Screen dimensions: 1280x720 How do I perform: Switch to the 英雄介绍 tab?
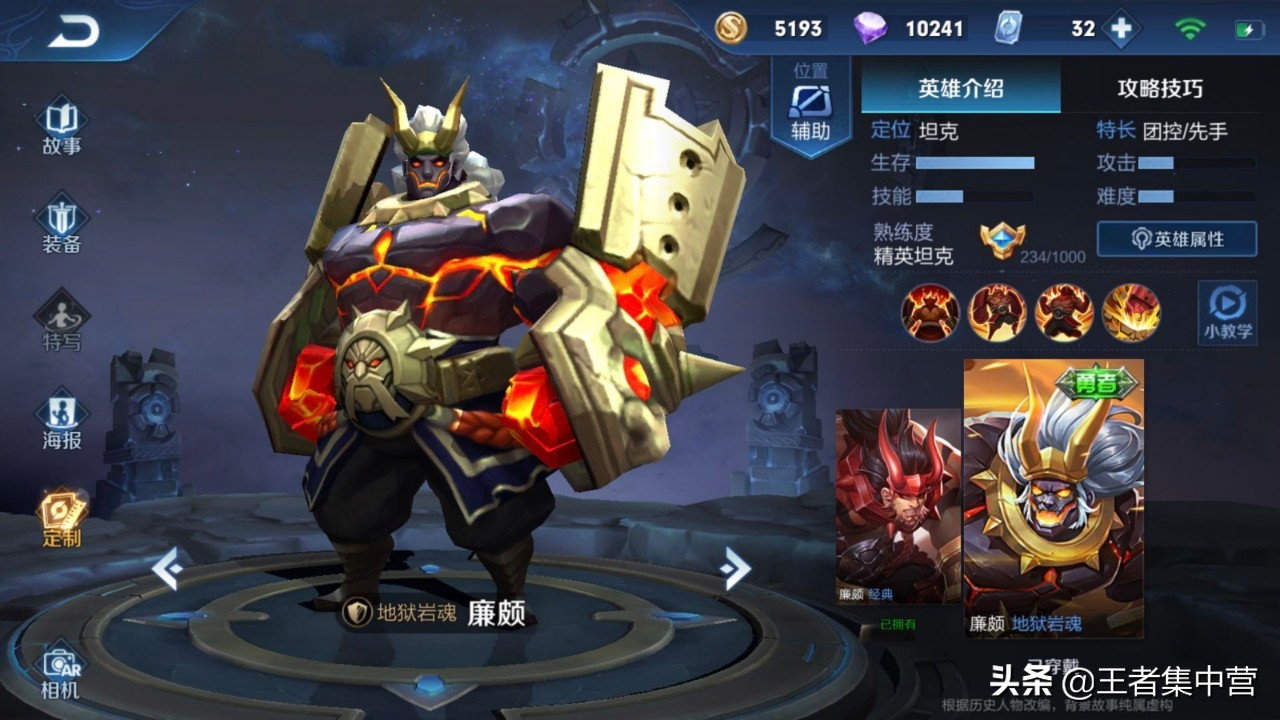click(960, 89)
